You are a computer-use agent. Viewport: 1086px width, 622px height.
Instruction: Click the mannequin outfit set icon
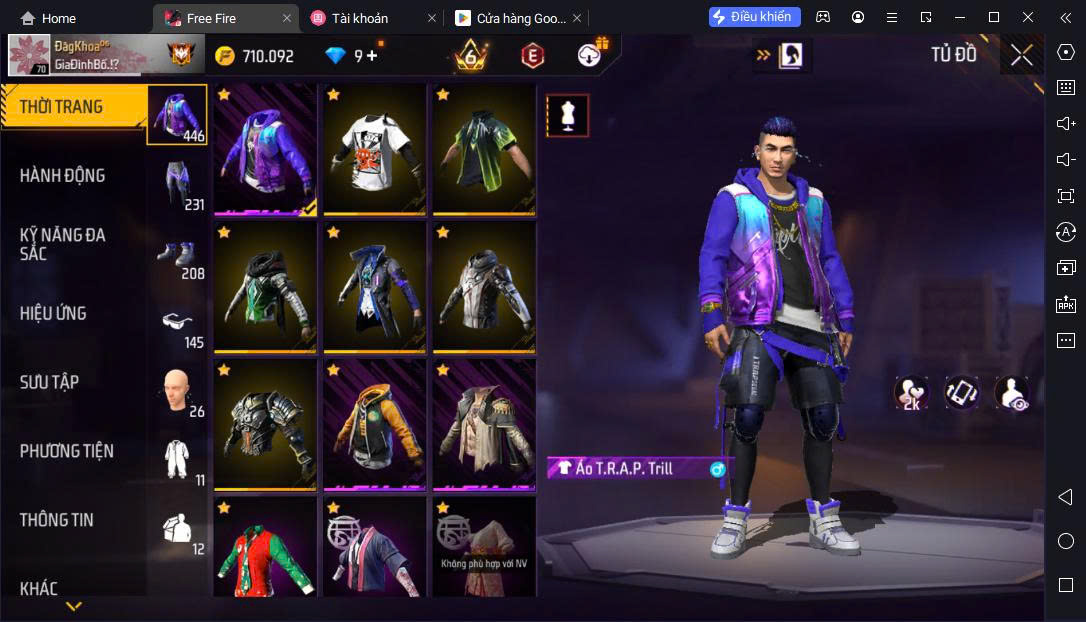pos(567,116)
